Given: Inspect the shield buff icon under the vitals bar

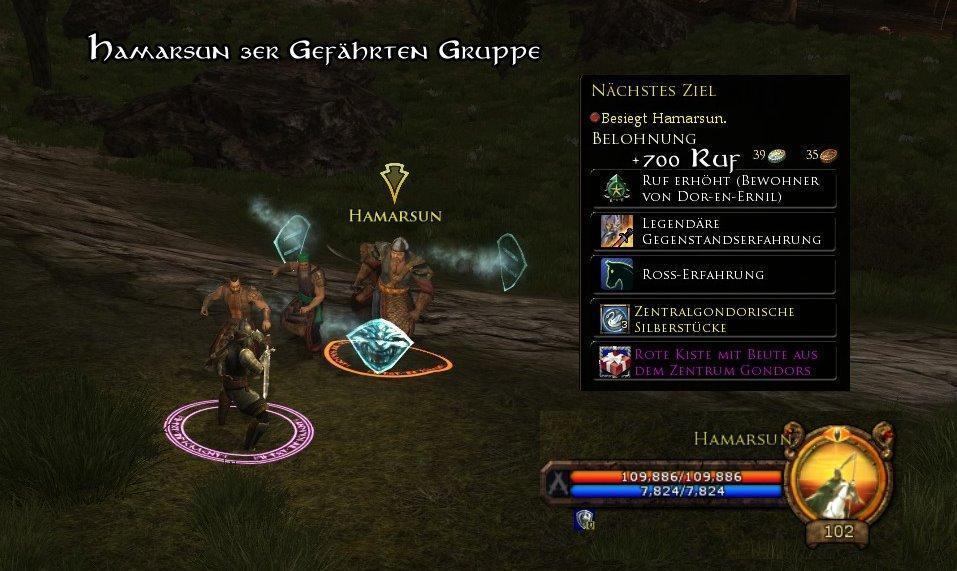Looking at the screenshot, I should click(584, 518).
